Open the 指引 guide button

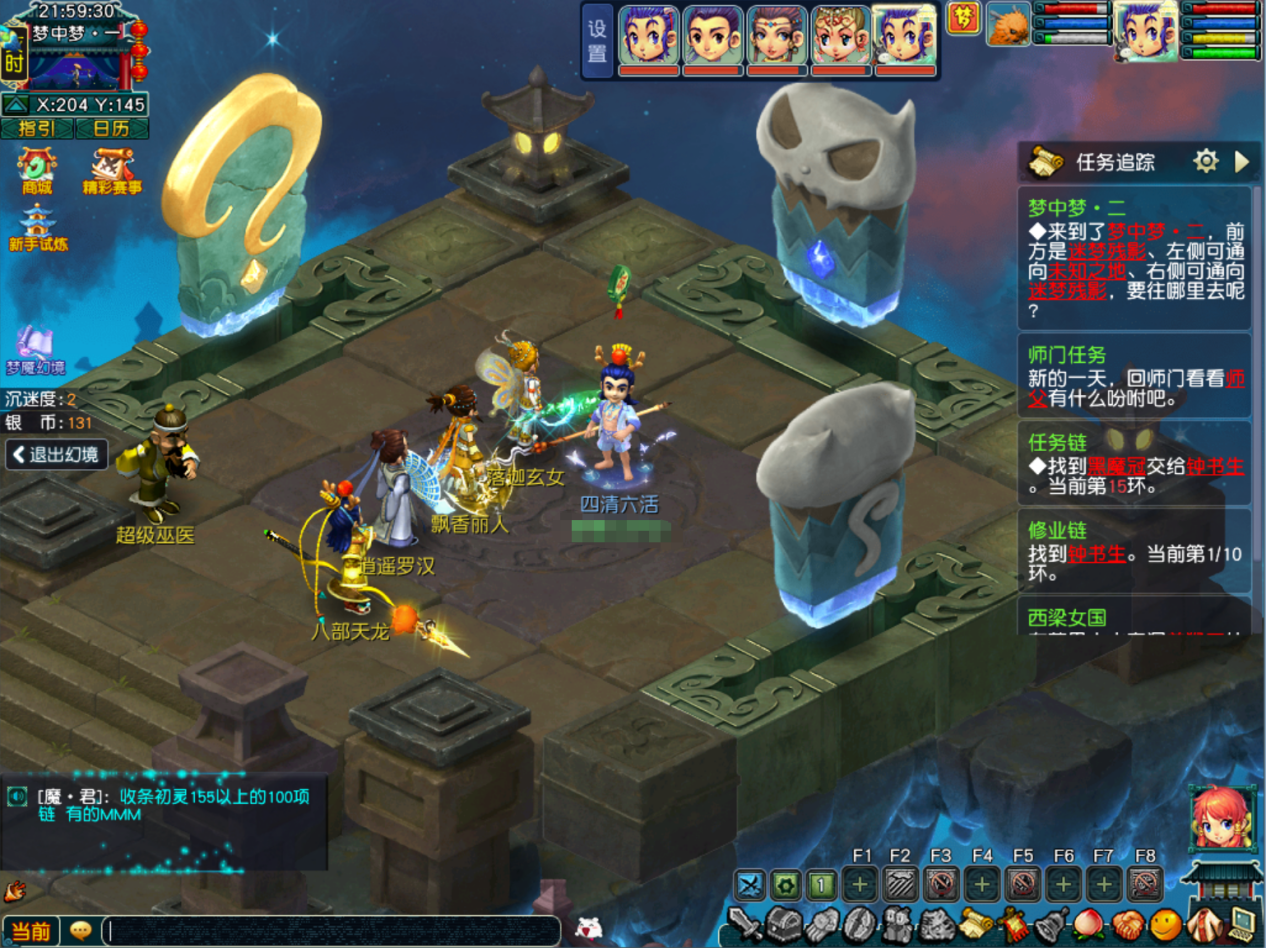coord(36,128)
